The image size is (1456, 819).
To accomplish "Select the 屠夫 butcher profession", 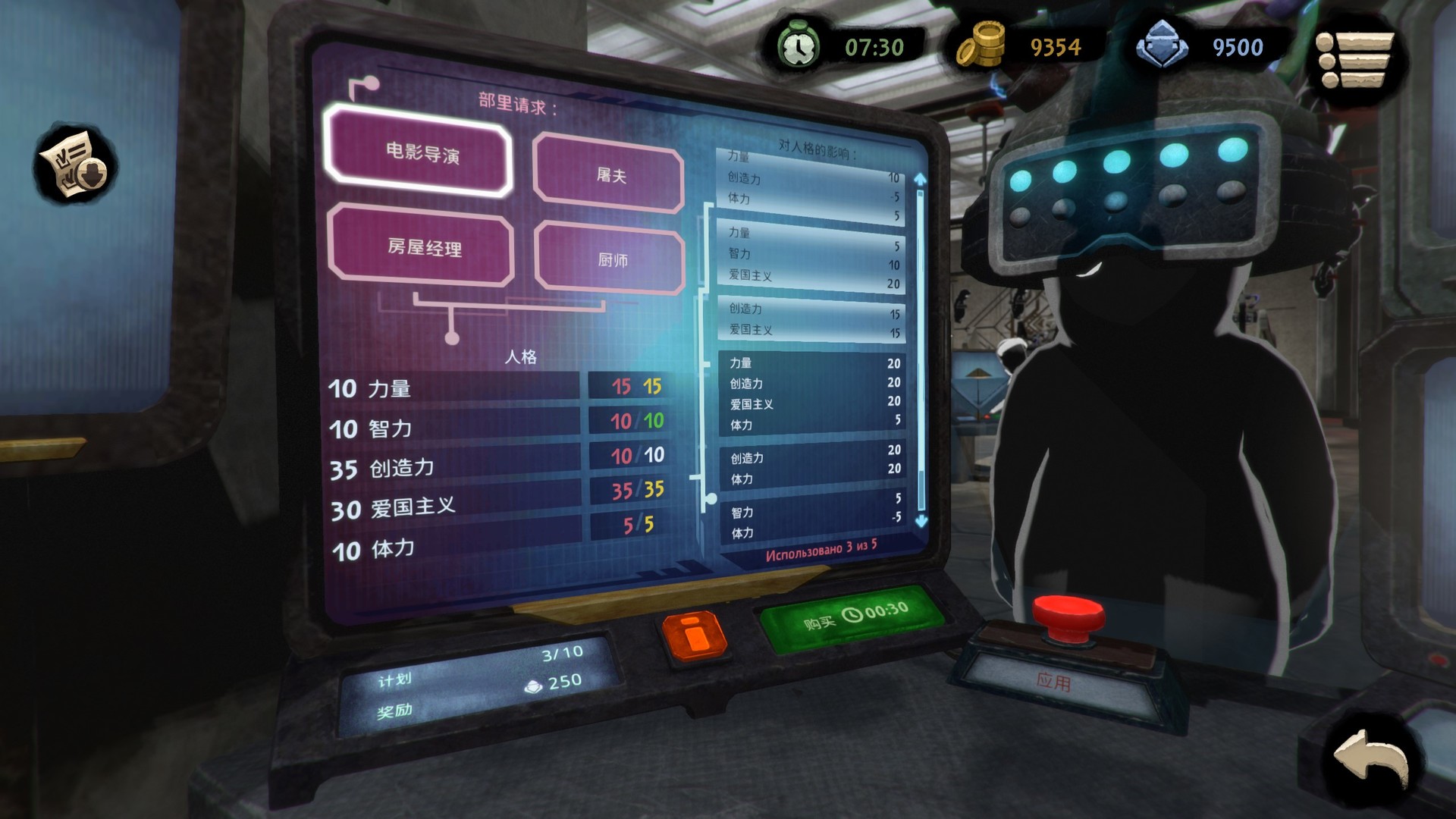I will point(608,176).
